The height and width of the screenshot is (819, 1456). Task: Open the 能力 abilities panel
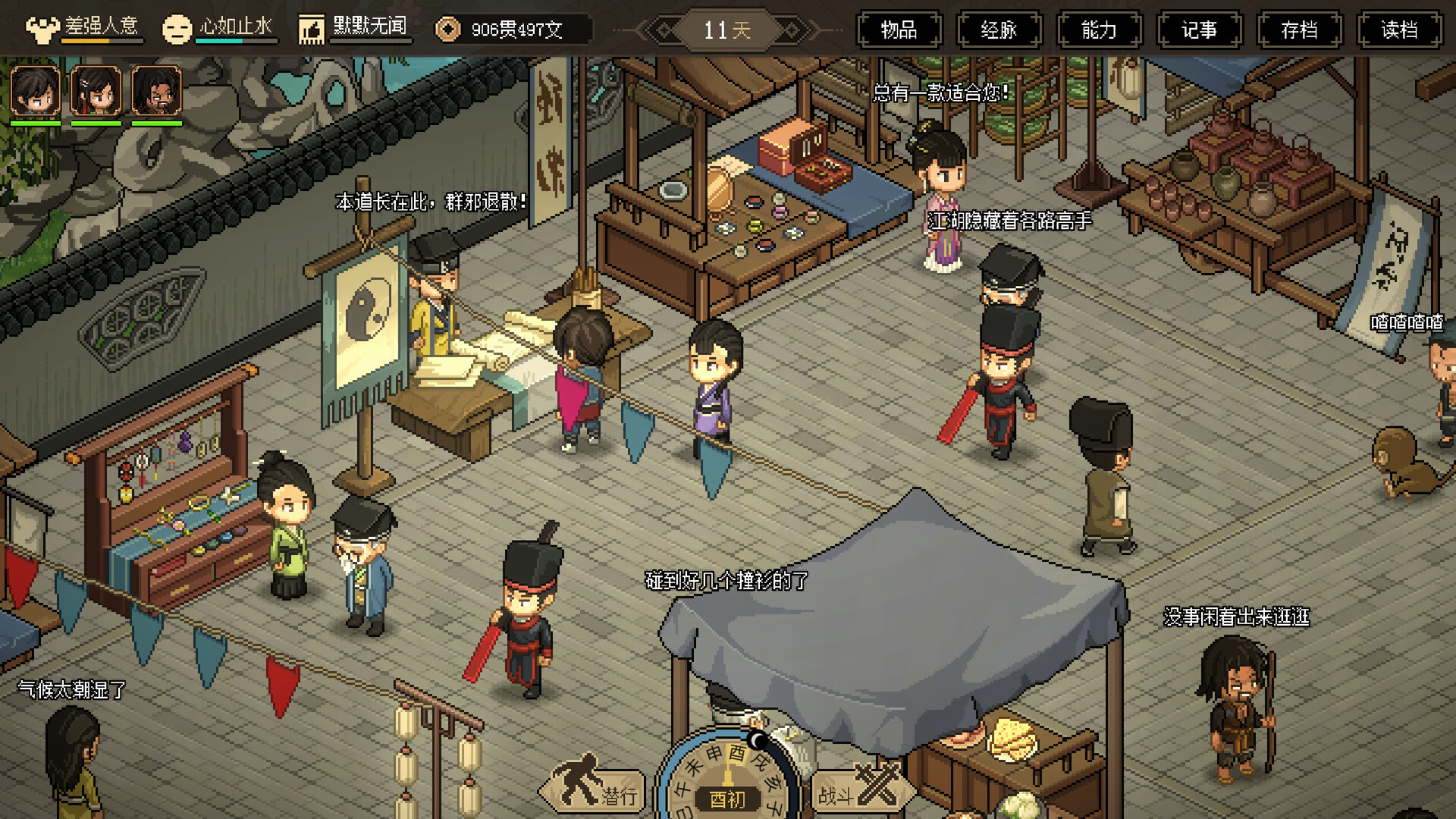point(1099,30)
